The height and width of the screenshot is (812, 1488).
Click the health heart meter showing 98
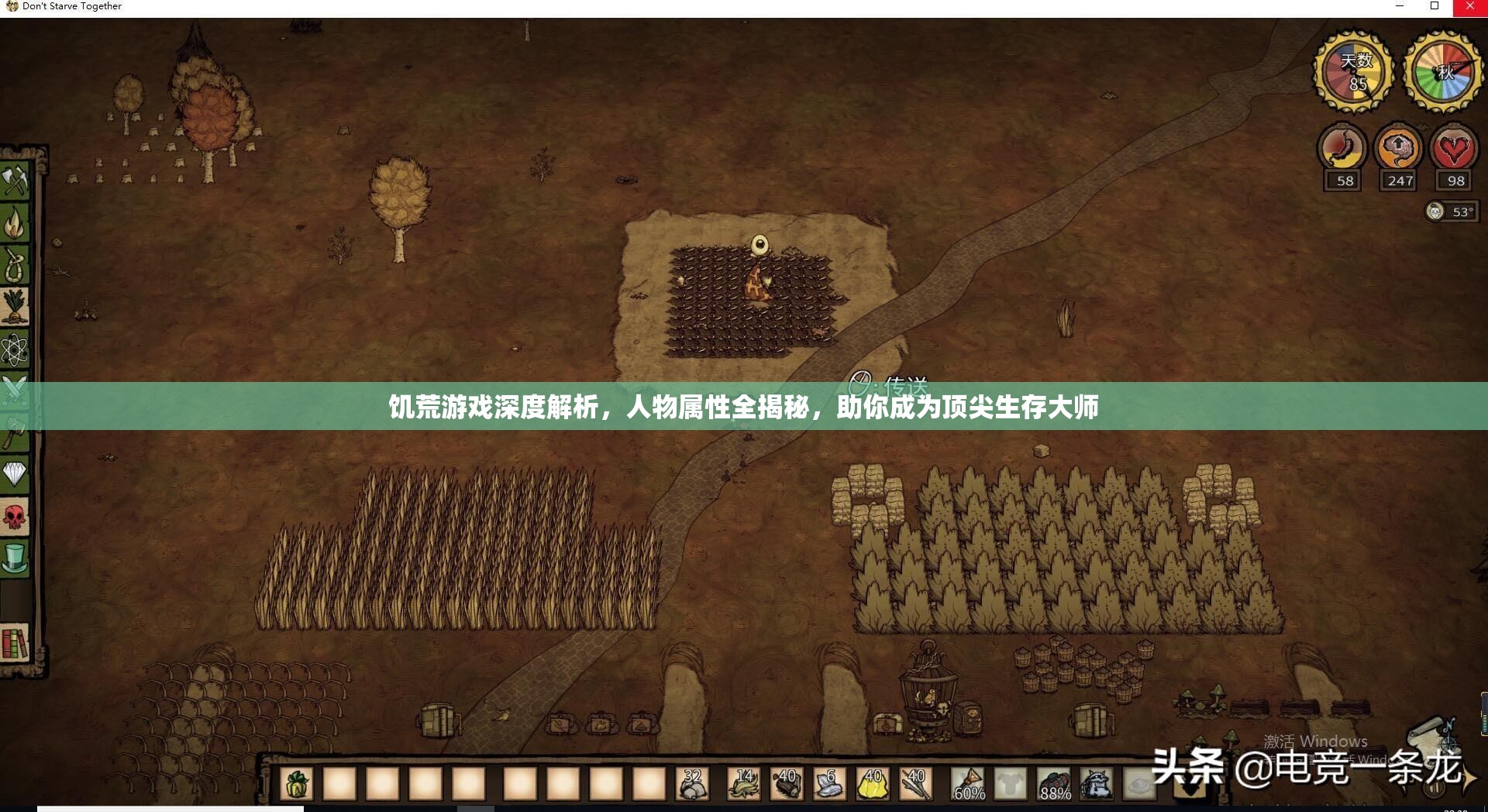tap(1454, 152)
